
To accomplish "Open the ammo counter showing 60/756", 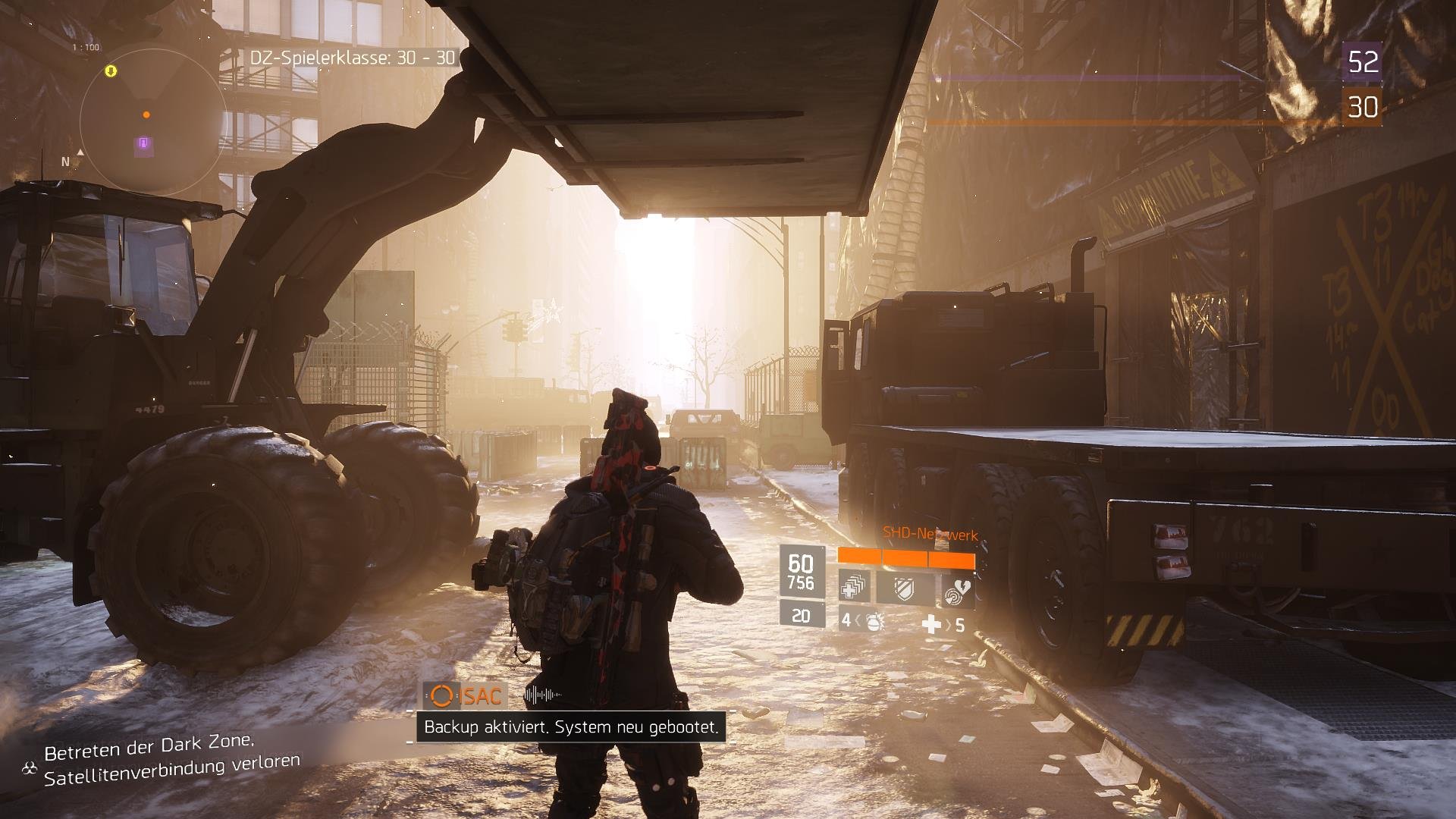I will tap(801, 570).
